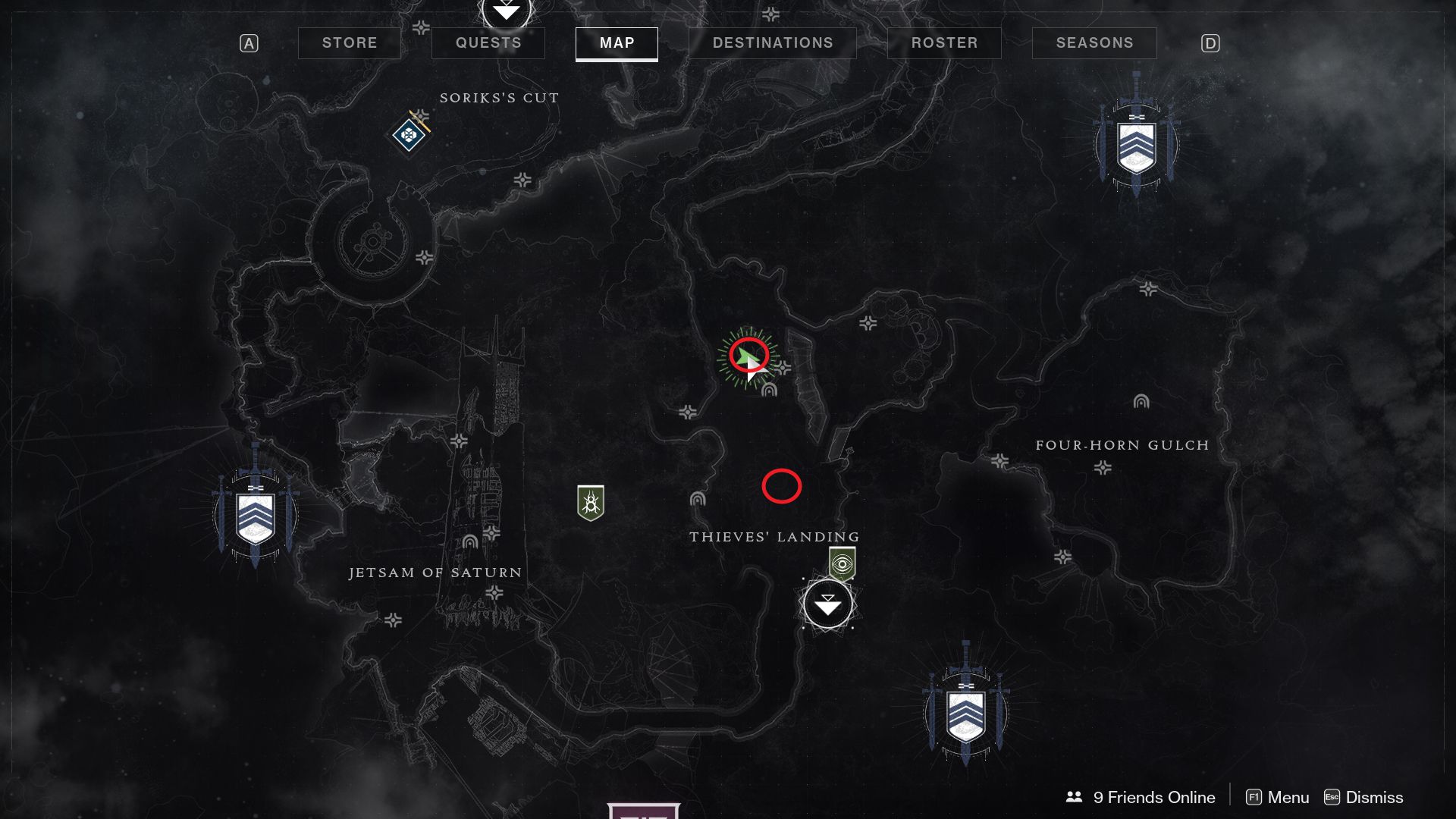This screenshot has height=819, width=1456.
Task: Select the blue quest marker at Soriks's Cut
Action: coord(408,136)
